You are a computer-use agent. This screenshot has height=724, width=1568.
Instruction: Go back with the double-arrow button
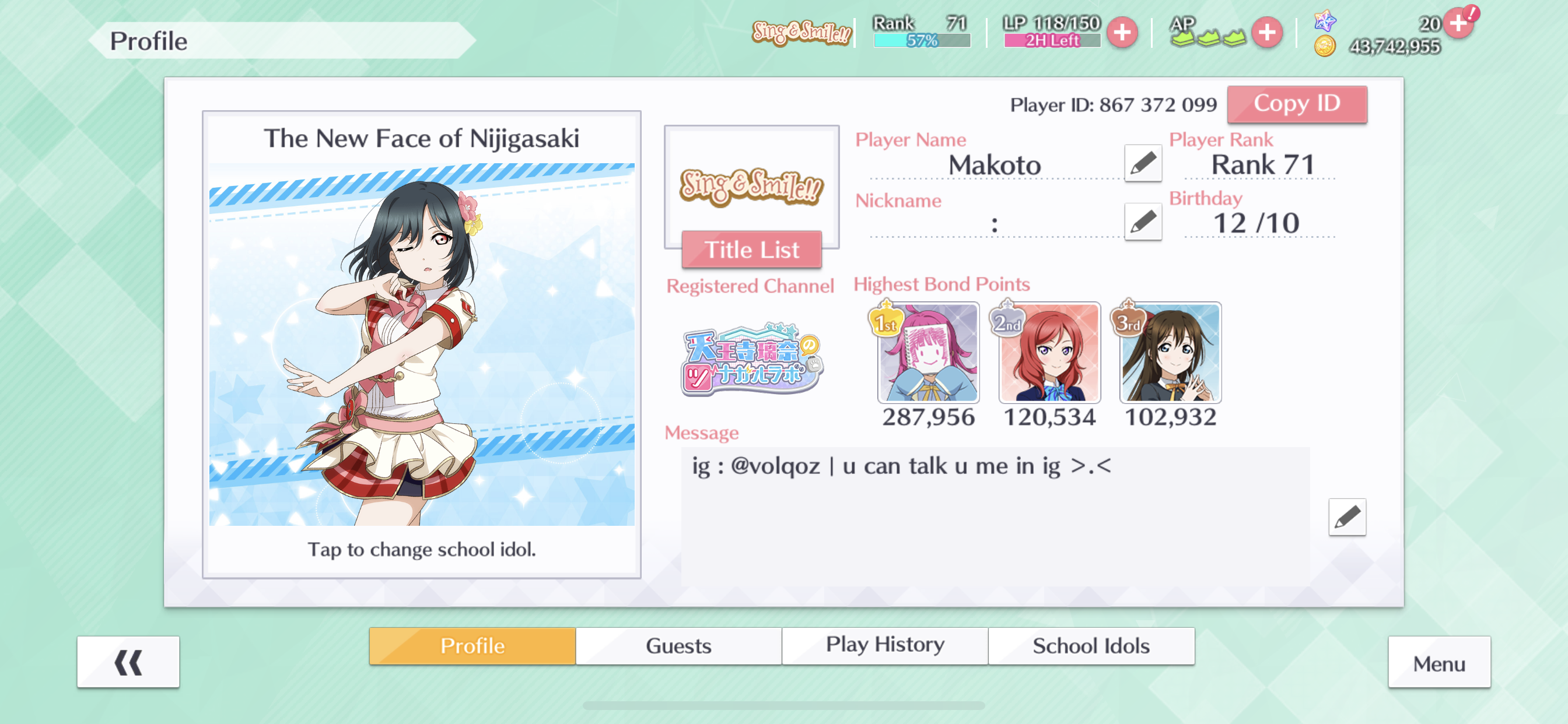[128, 662]
